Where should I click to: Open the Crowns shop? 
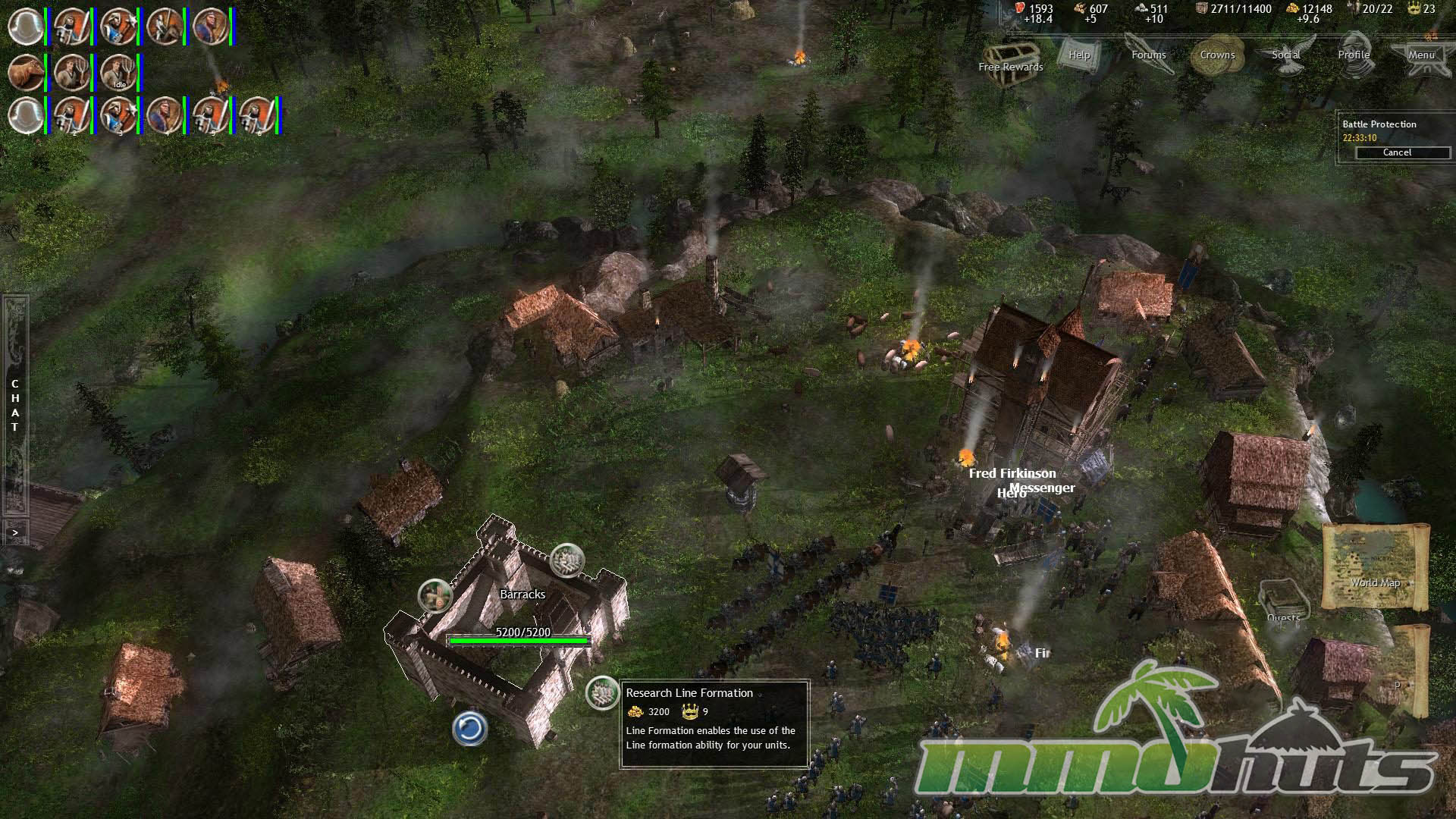pos(1217,55)
